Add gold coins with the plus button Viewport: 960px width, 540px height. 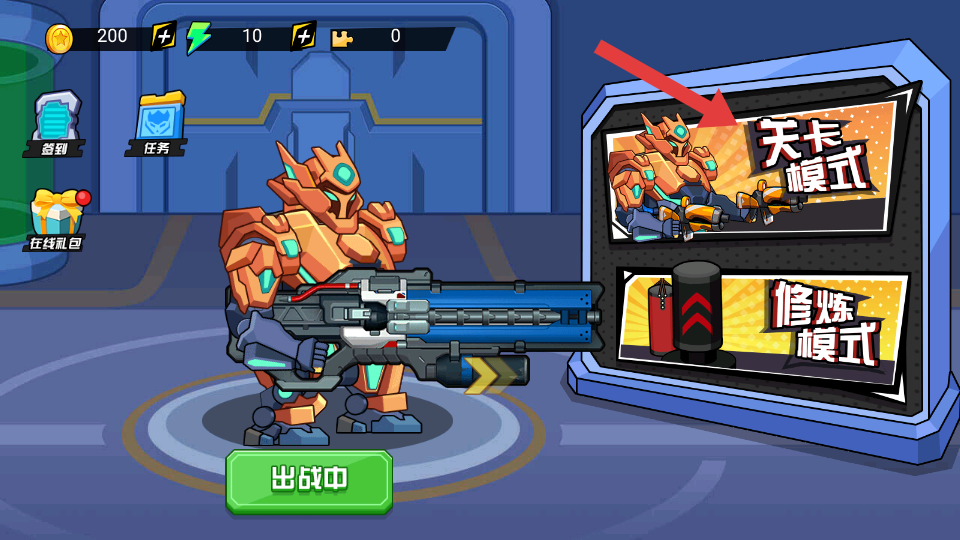pyautogui.click(x=163, y=37)
